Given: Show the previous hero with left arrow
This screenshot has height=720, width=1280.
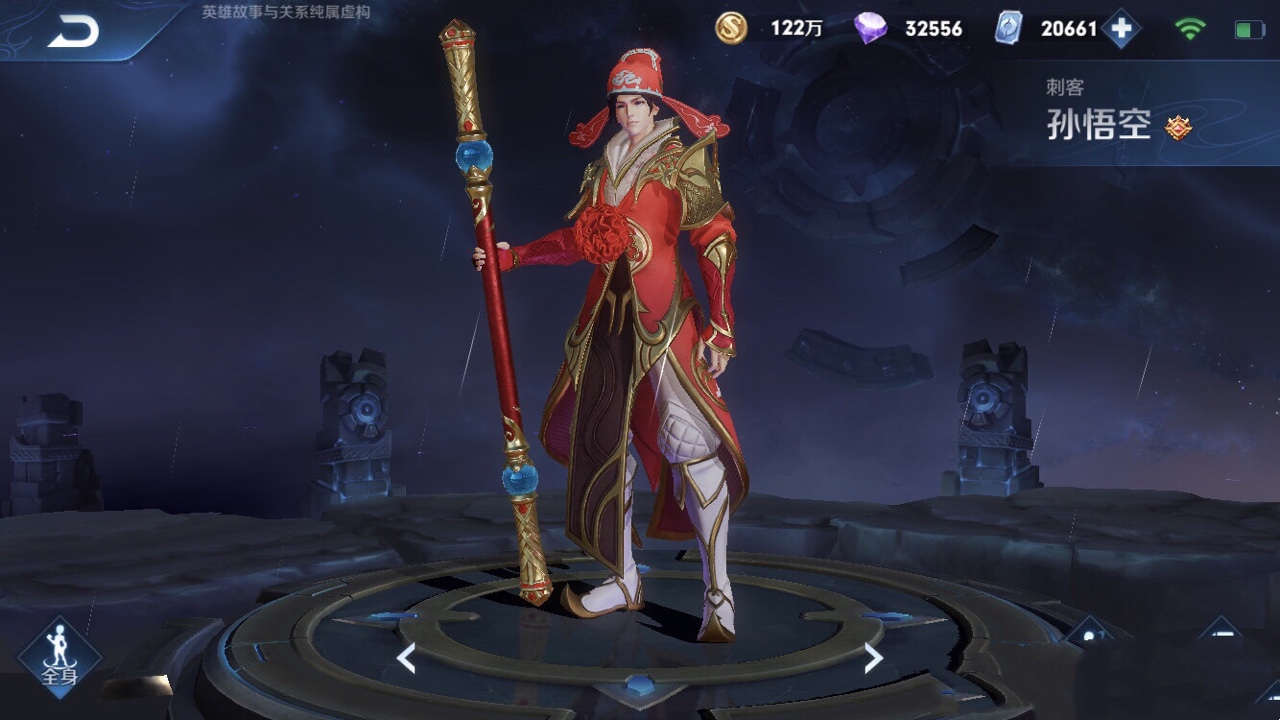Looking at the screenshot, I should click(x=406, y=658).
